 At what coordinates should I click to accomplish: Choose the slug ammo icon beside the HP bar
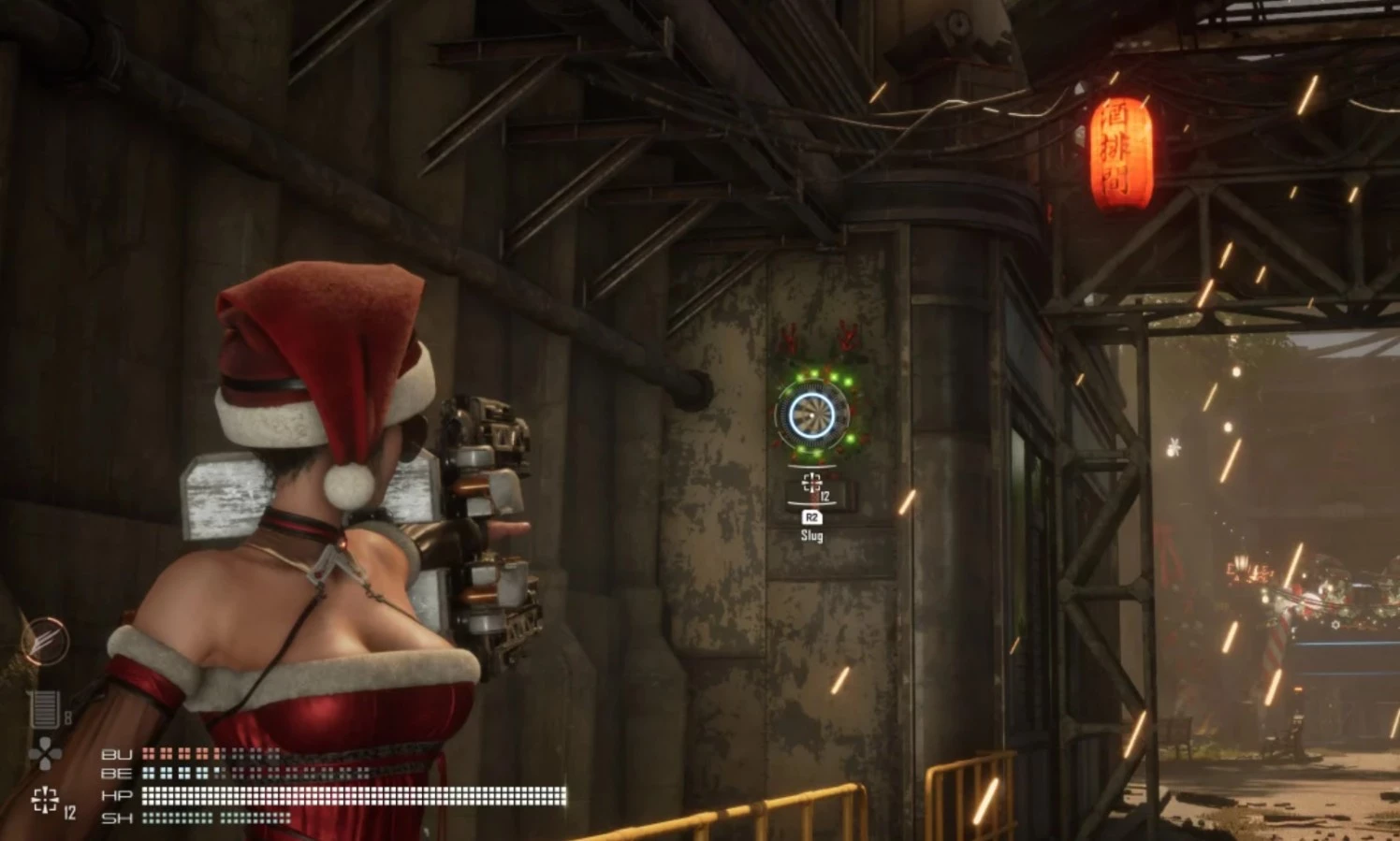[x=45, y=800]
